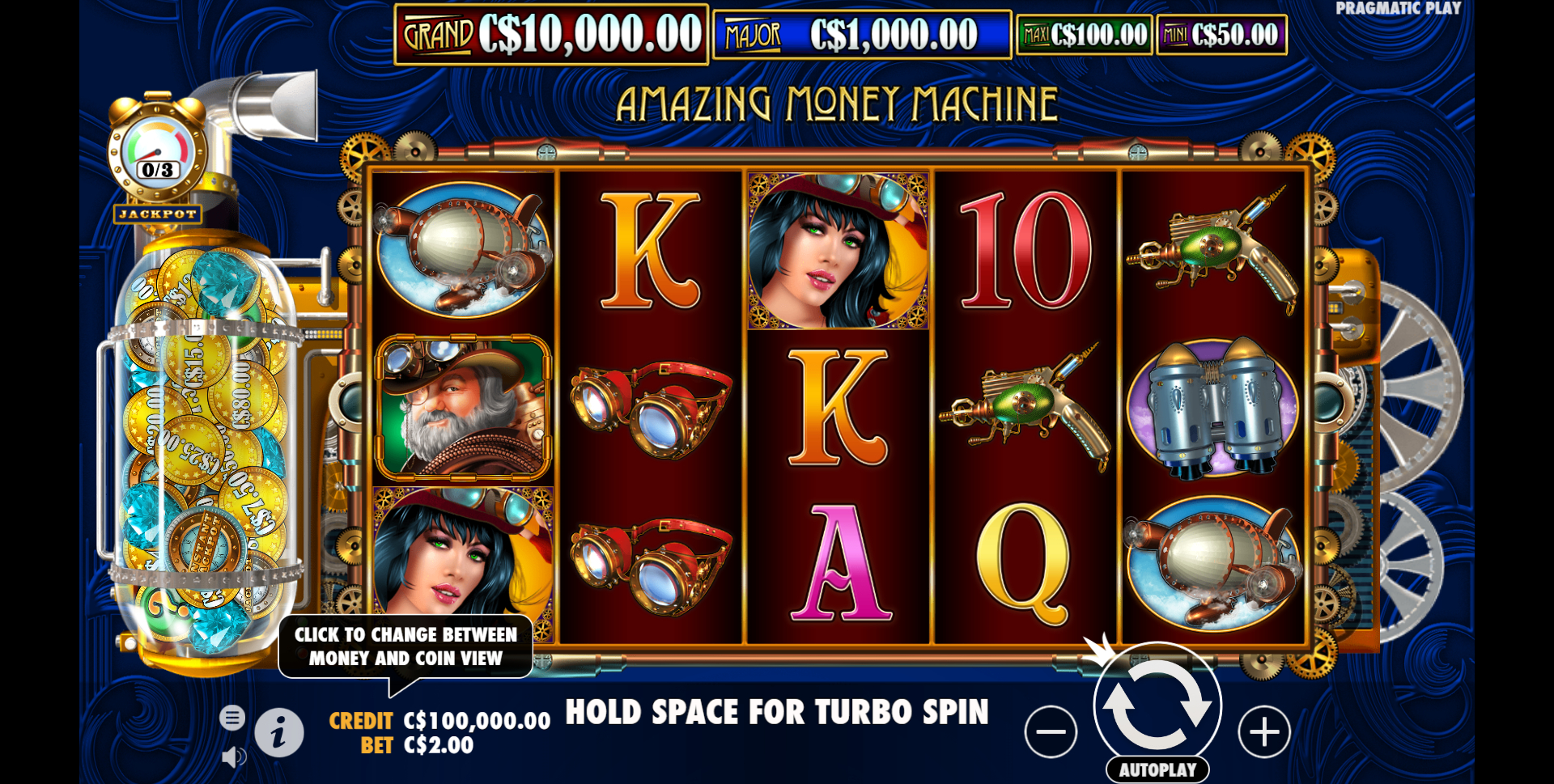Image resolution: width=1554 pixels, height=784 pixels.
Task: Open the hamburger settings menu
Action: click(x=232, y=718)
